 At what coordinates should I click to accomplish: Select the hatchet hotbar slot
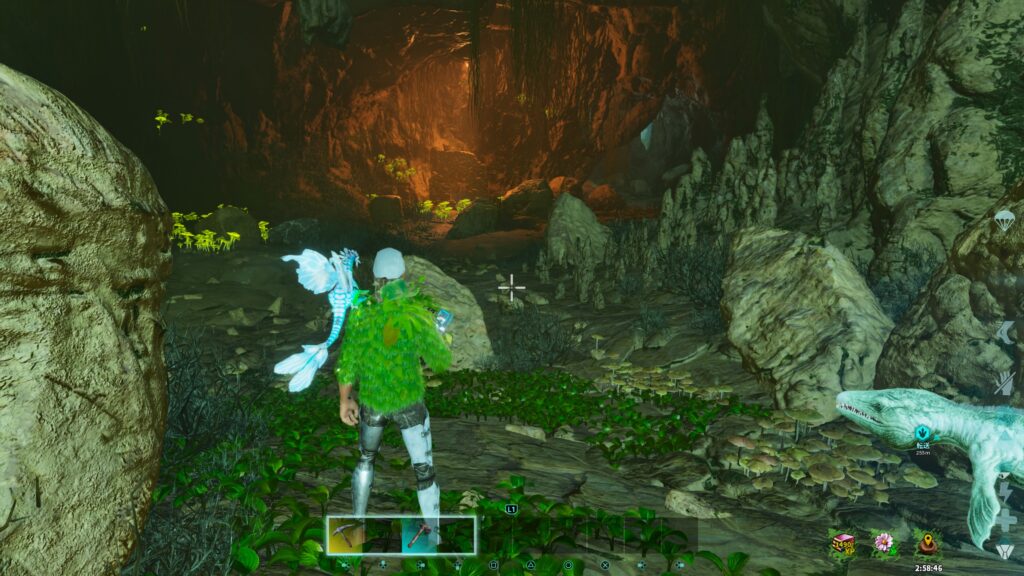point(419,535)
